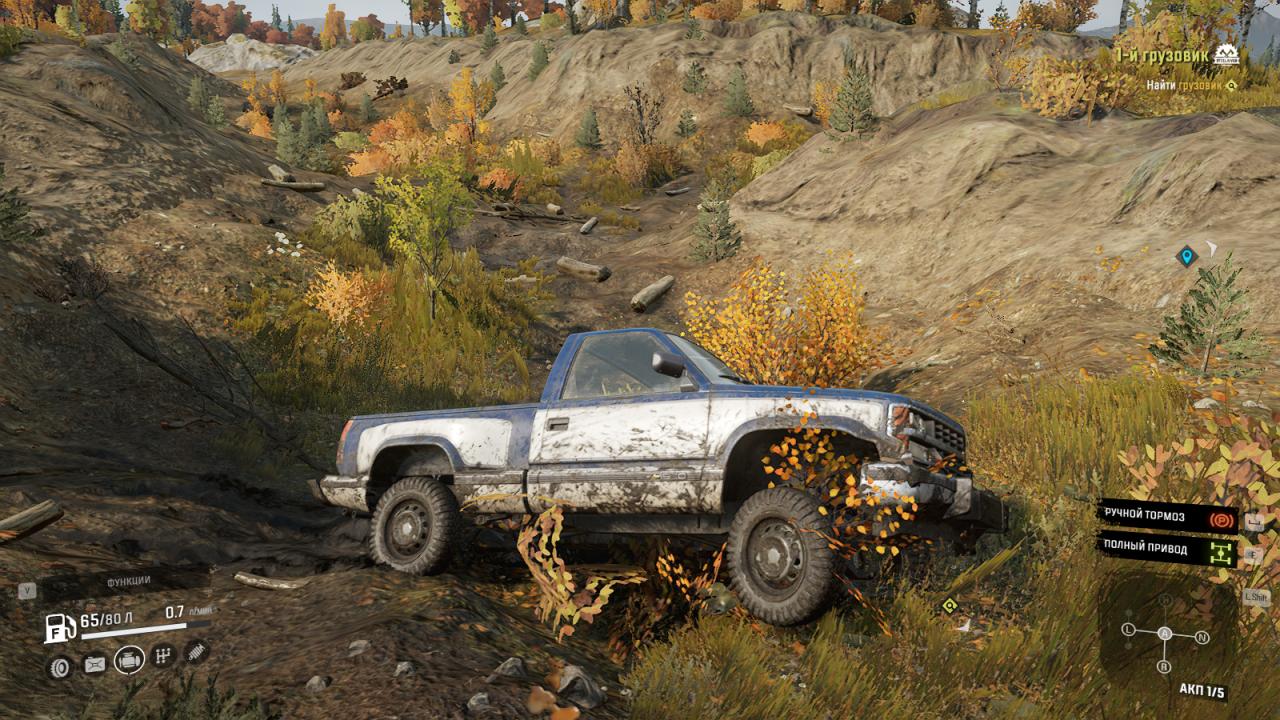Shift gearbox to the H high gear

(x=1165, y=600)
